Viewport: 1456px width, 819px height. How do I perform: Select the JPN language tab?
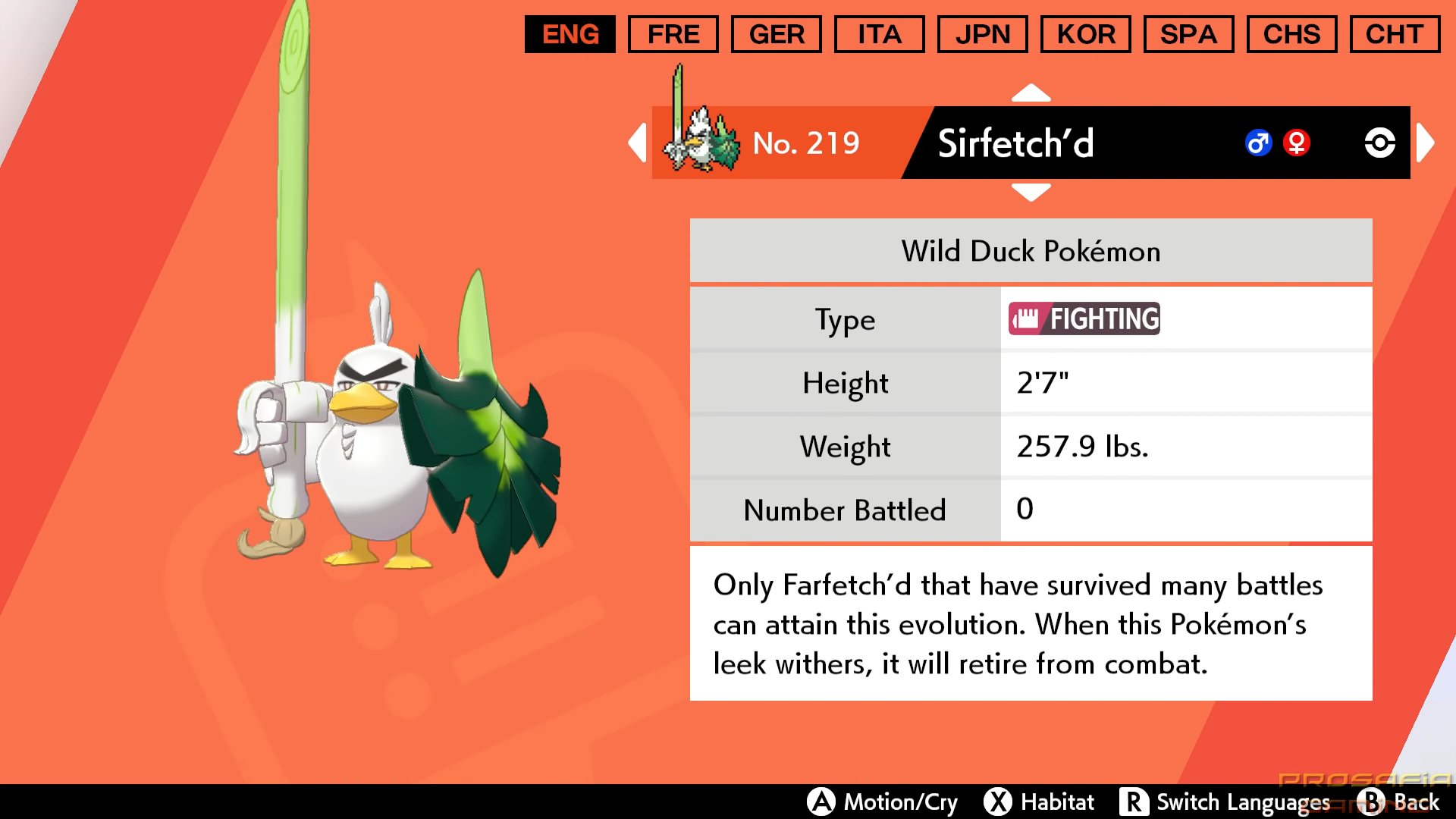click(982, 34)
